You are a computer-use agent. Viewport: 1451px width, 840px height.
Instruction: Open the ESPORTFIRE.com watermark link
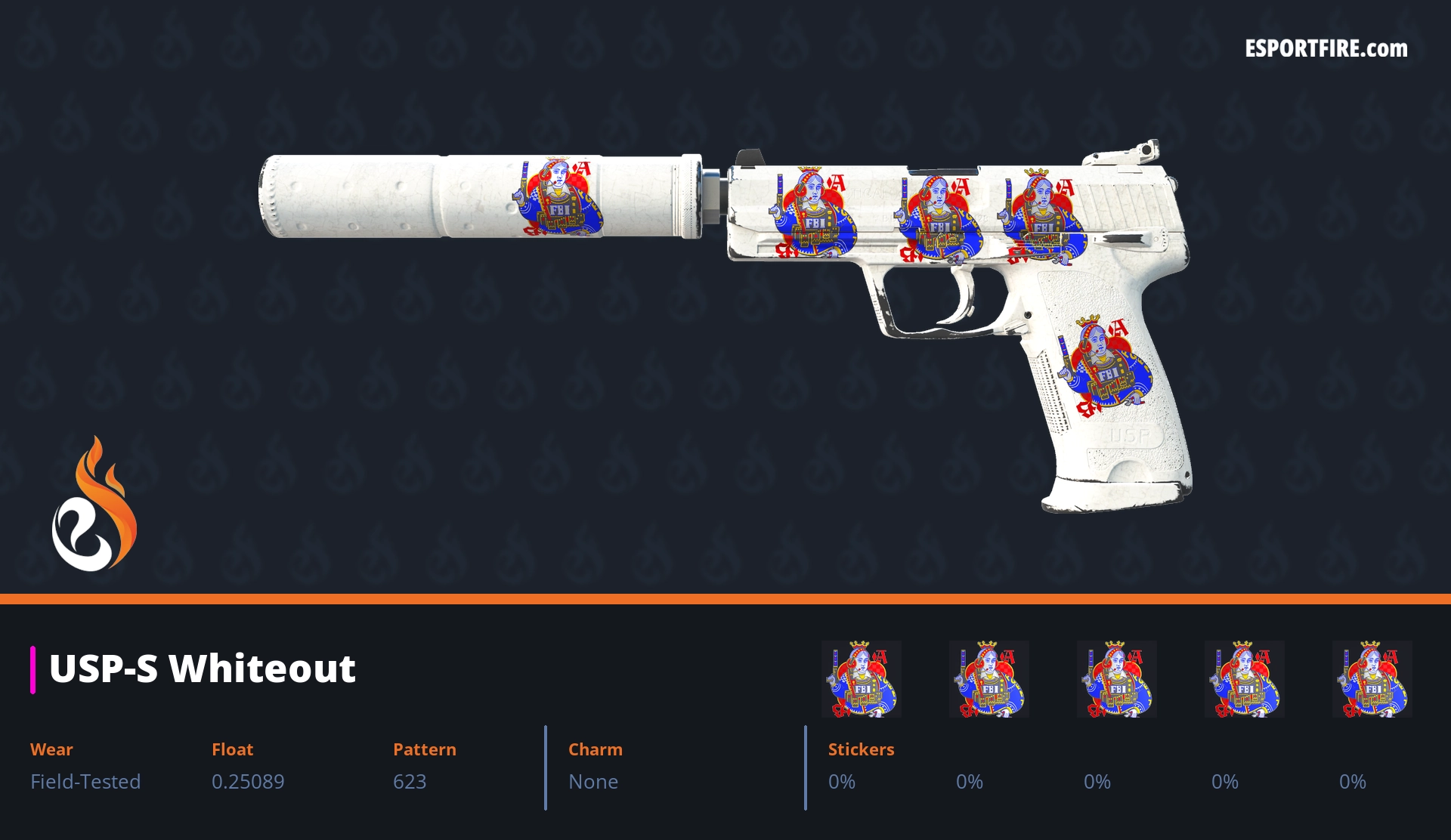pos(1326,49)
